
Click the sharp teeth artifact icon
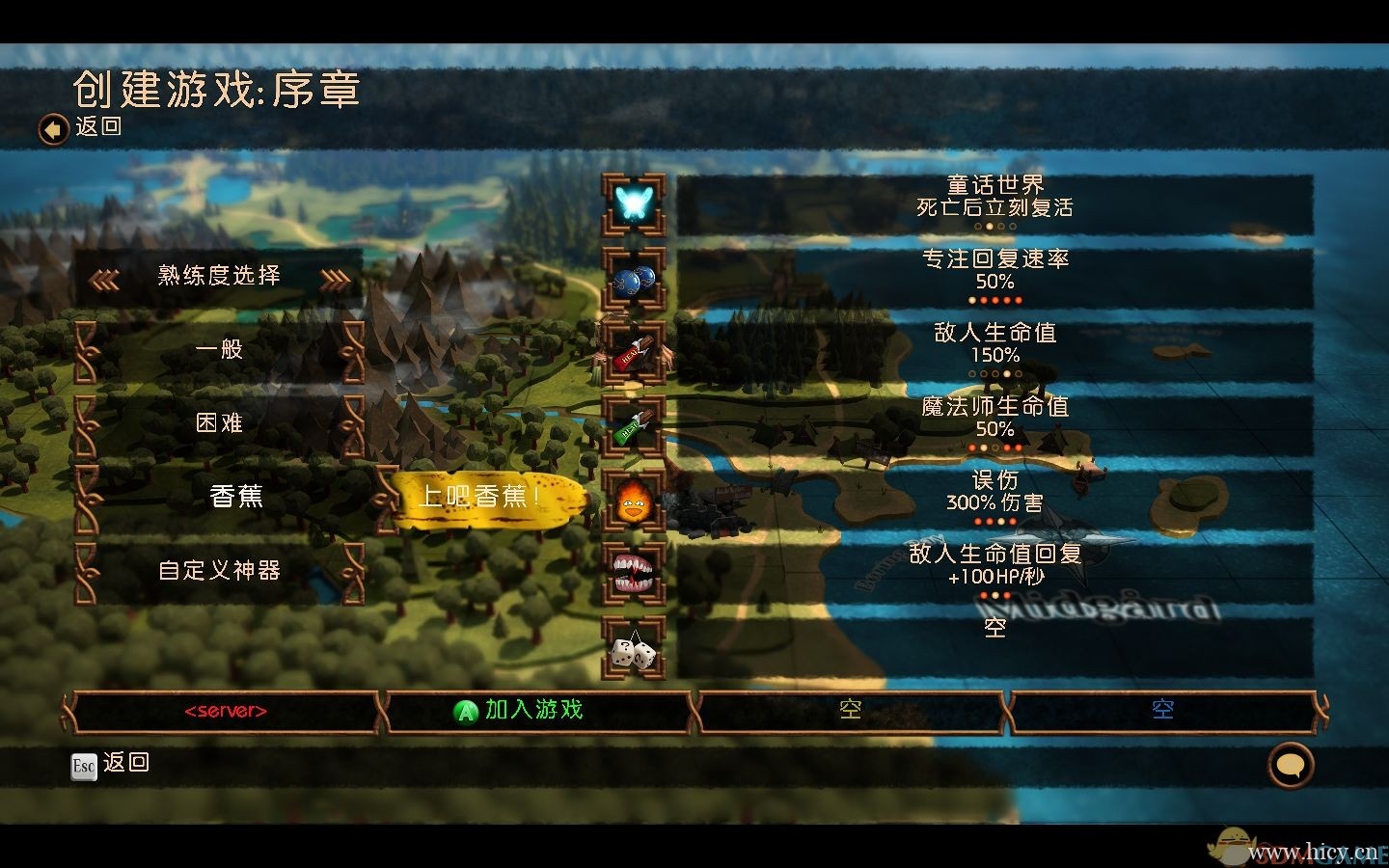pyautogui.click(x=632, y=573)
